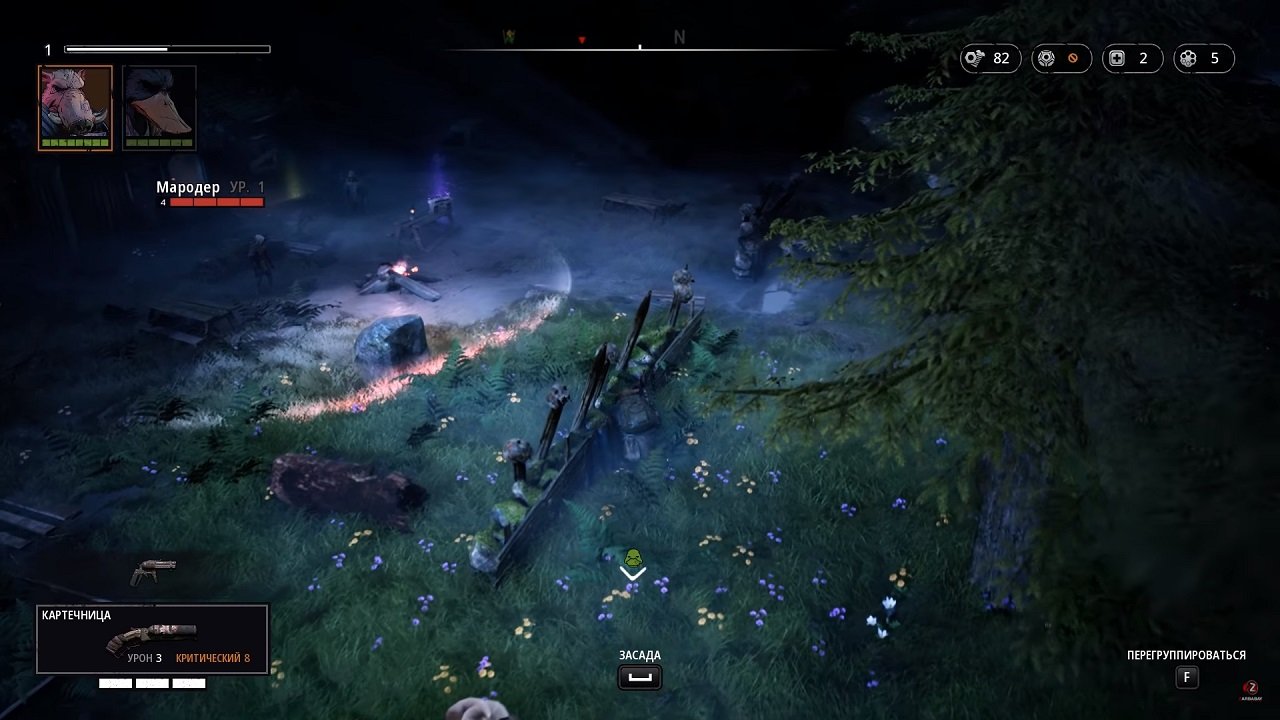Viewport: 1280px width, 720px height.
Task: Toggle ambush mode via the Засада label
Action: coord(639,655)
